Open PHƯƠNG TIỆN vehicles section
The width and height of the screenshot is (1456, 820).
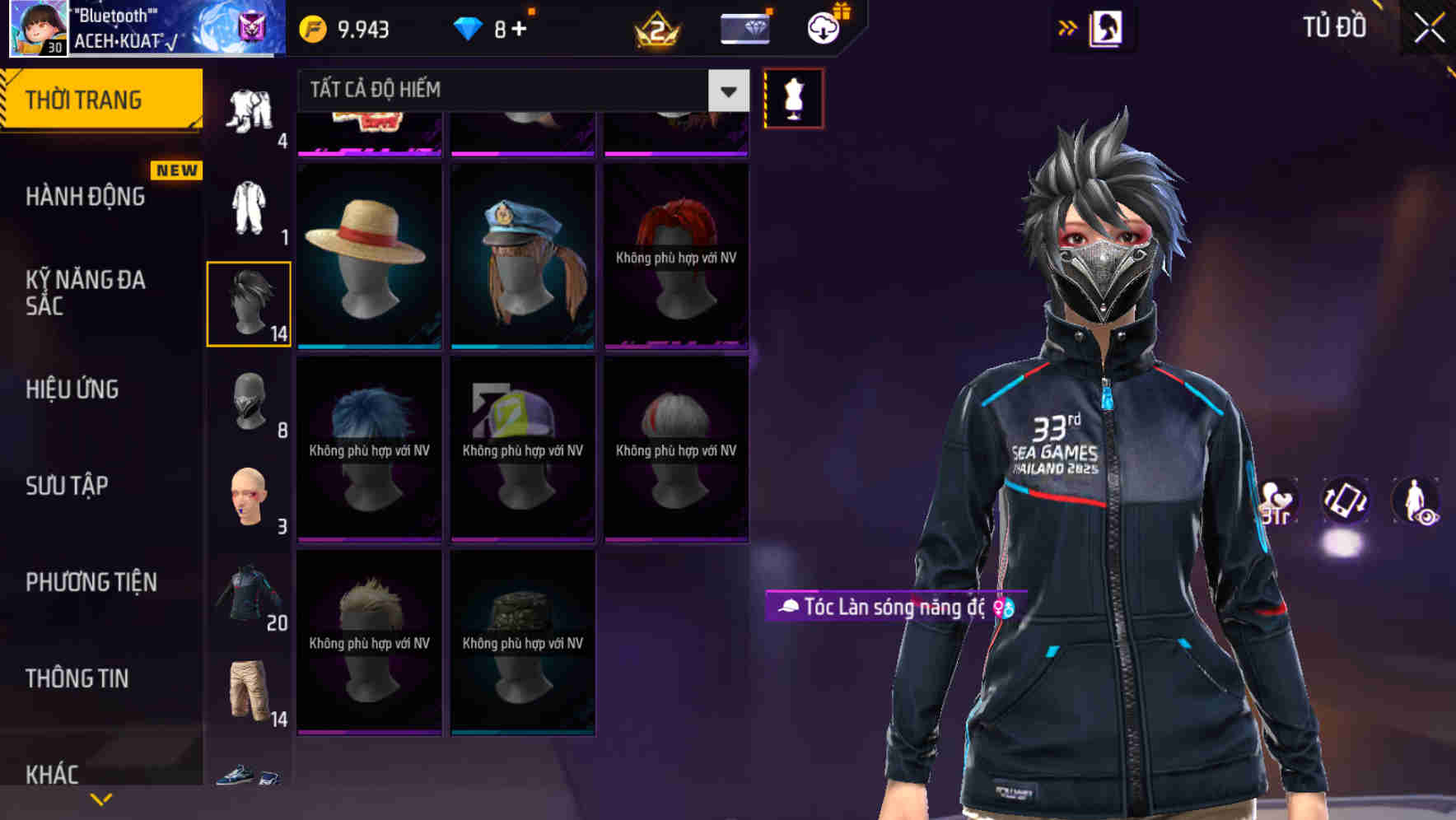(91, 582)
